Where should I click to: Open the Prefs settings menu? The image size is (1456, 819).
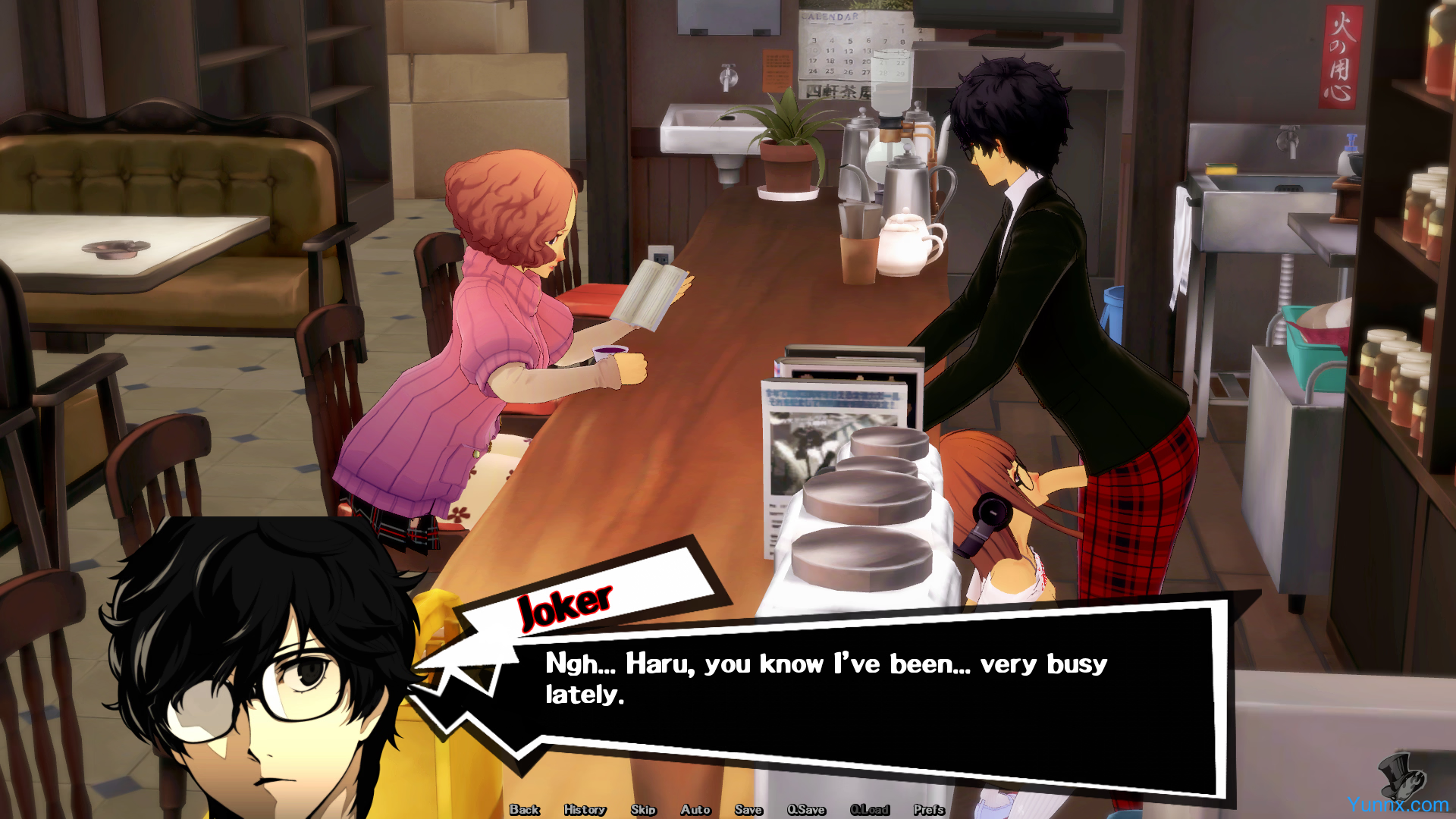[x=929, y=809]
